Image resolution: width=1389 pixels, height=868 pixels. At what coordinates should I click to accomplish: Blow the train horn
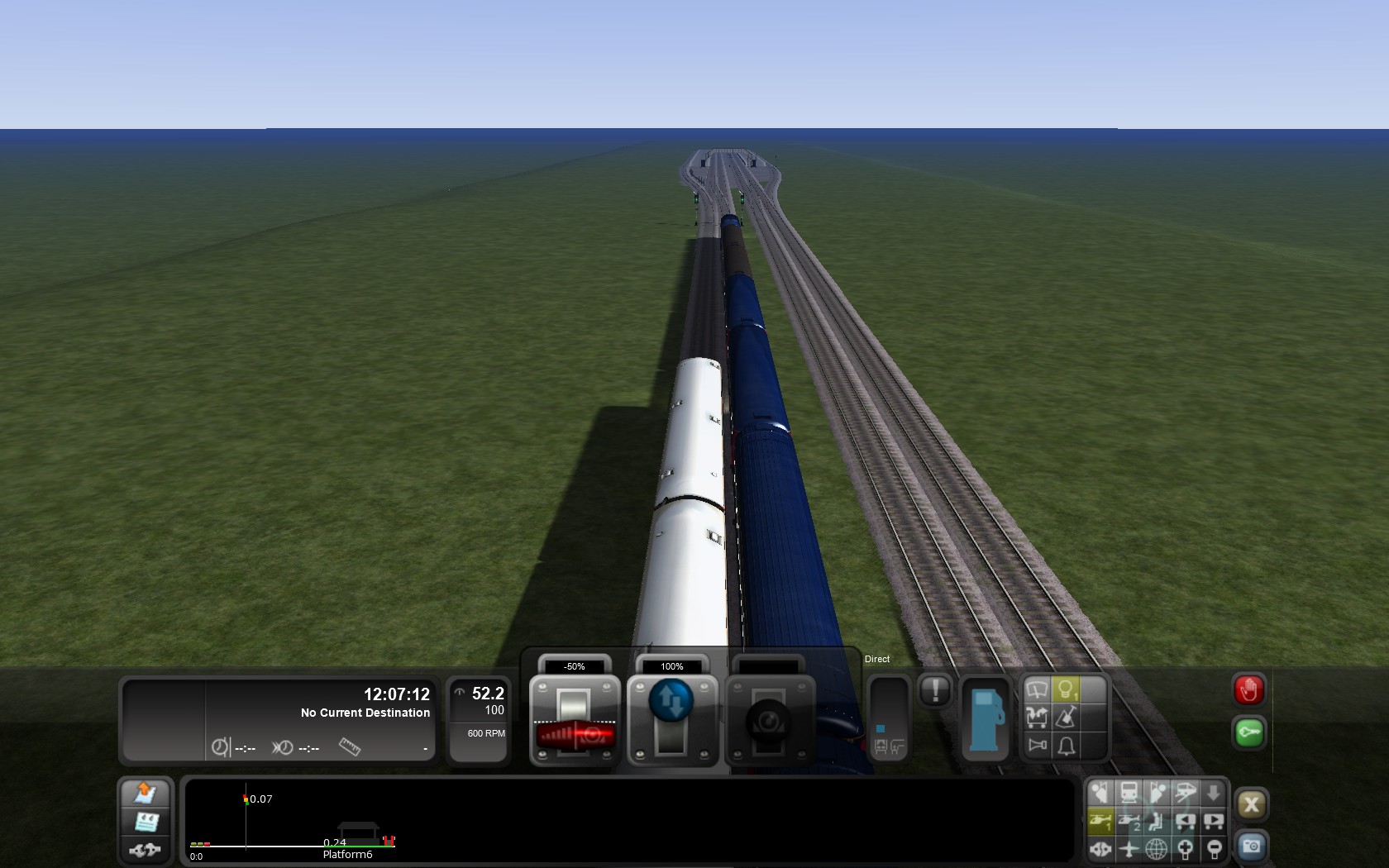pos(1037,746)
